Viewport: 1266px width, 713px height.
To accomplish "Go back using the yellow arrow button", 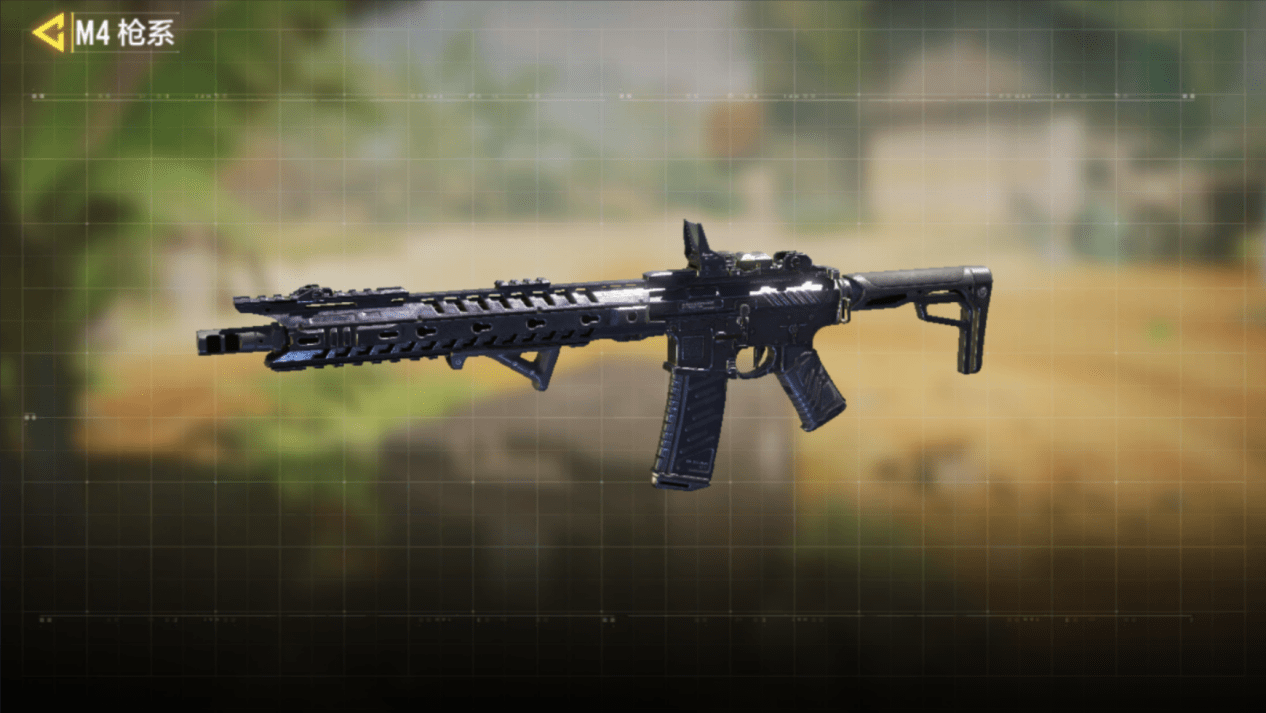I will point(48,33).
